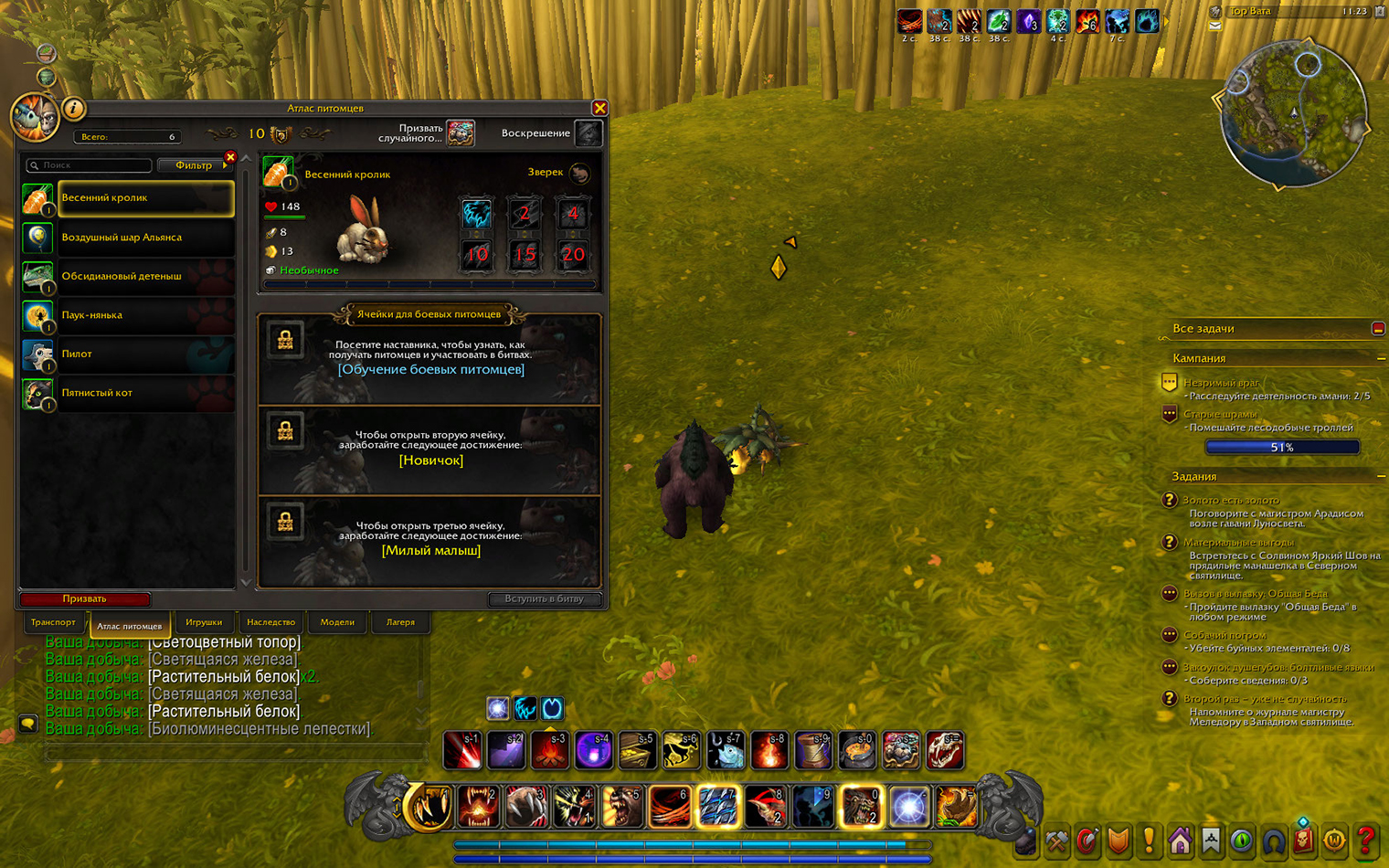Select Воздушный шар Альянса pet
Screen dimensions: 1389x868
[144, 238]
